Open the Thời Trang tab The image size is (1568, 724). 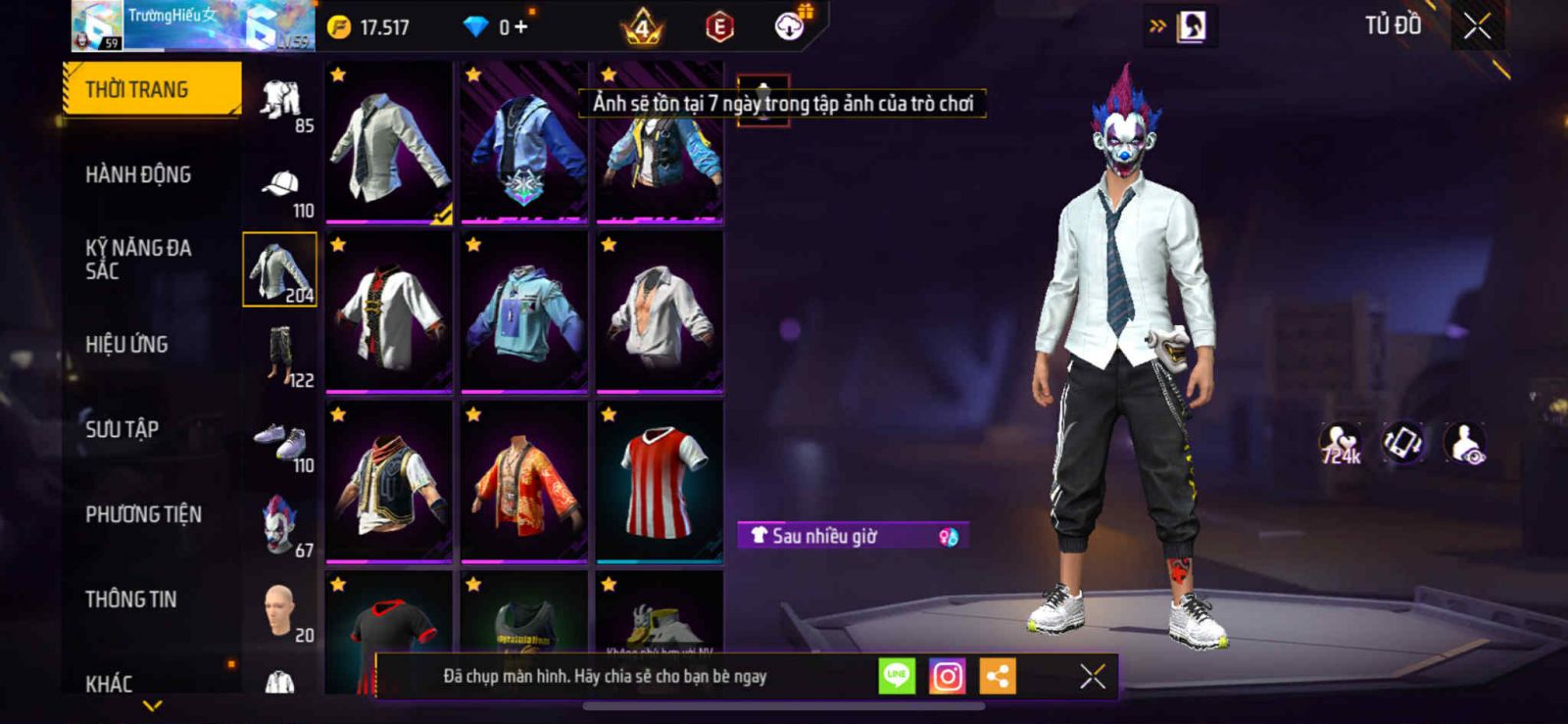coord(151,89)
